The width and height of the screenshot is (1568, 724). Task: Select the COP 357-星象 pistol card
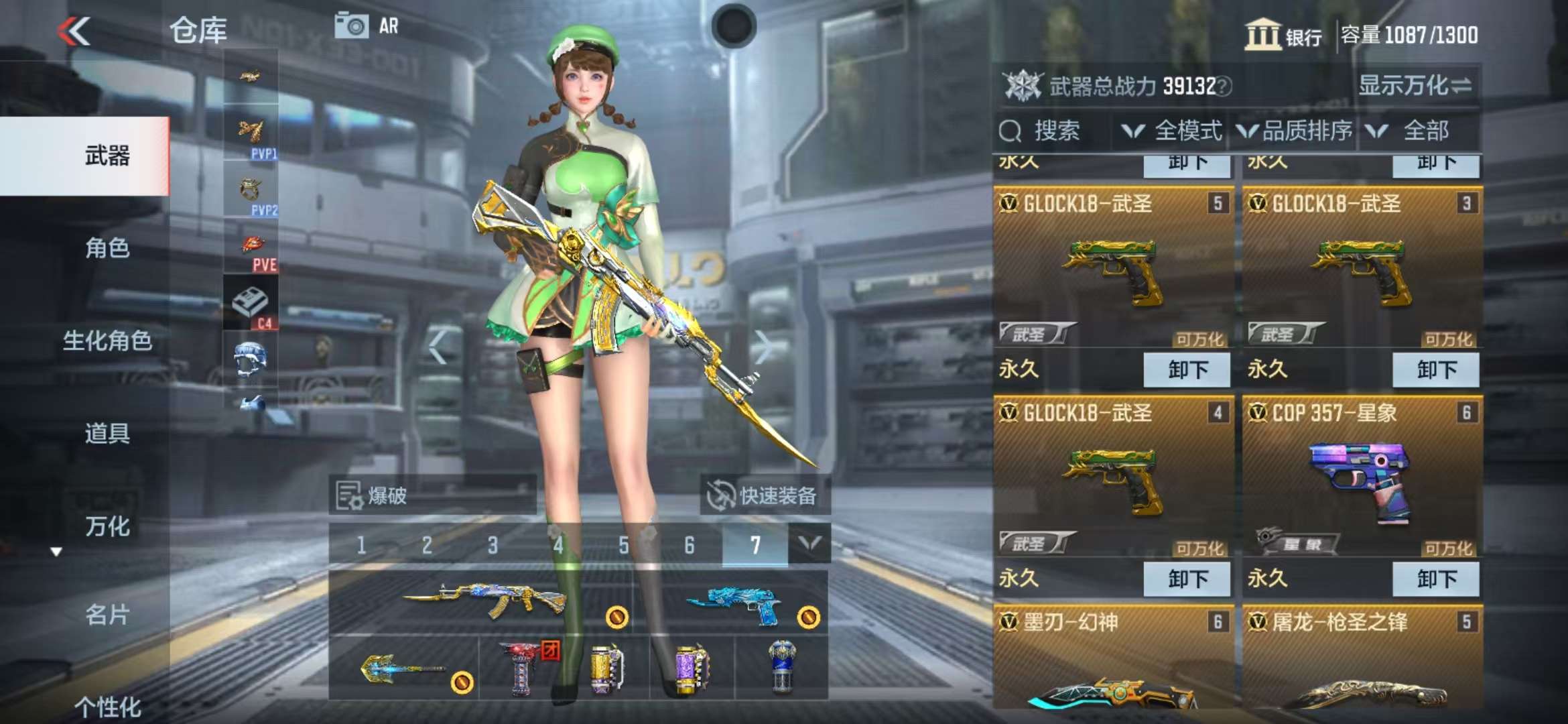pos(1362,479)
